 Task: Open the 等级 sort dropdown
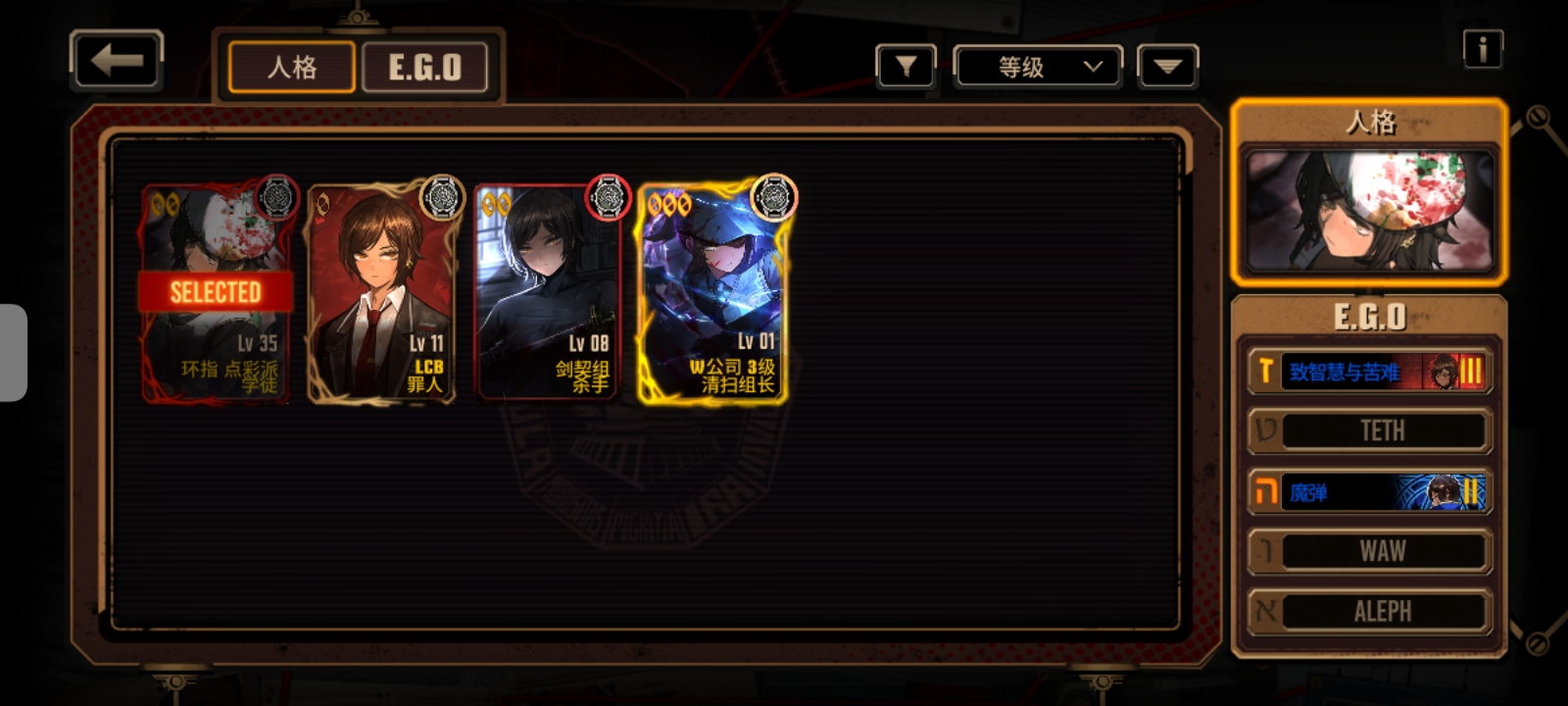tap(1038, 67)
